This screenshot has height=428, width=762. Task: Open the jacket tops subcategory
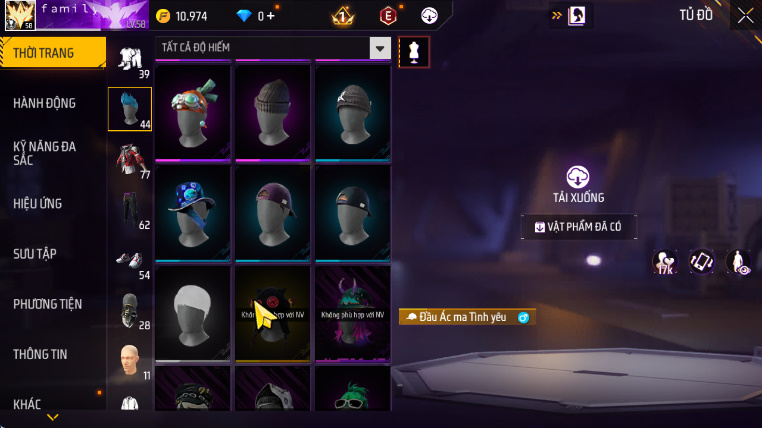tap(129, 158)
